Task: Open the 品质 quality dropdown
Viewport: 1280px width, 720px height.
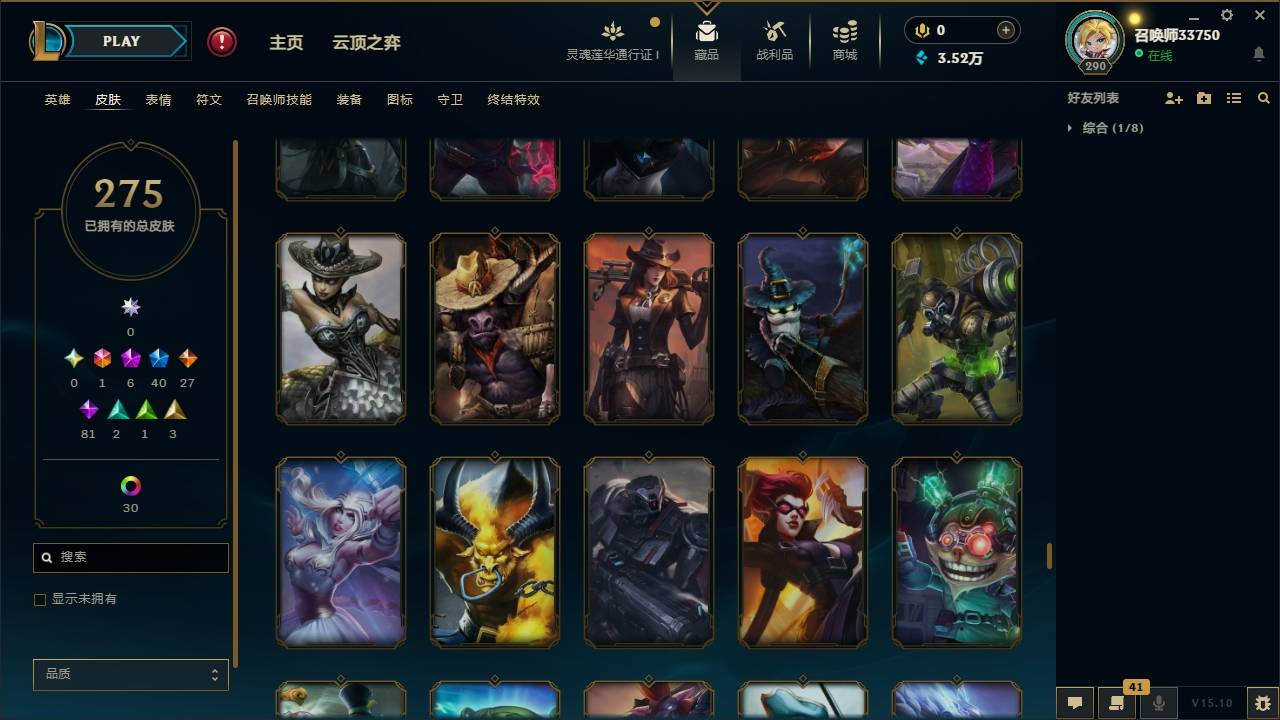Action: [x=130, y=674]
